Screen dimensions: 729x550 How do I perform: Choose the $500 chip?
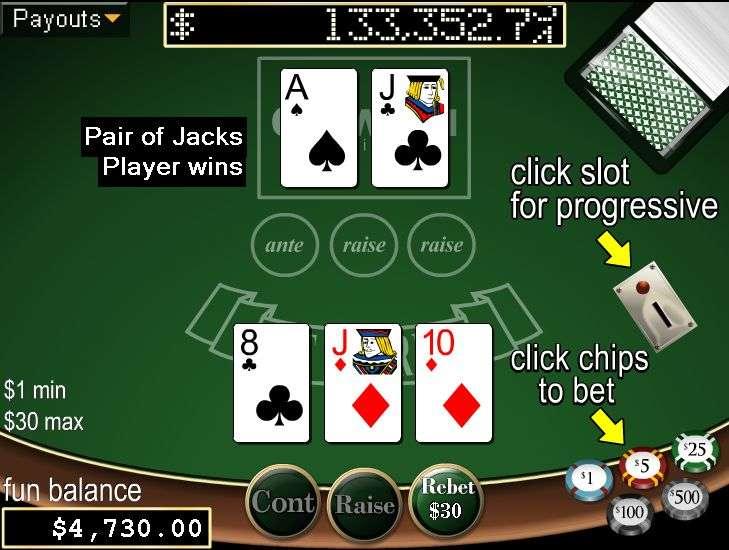coord(685,497)
